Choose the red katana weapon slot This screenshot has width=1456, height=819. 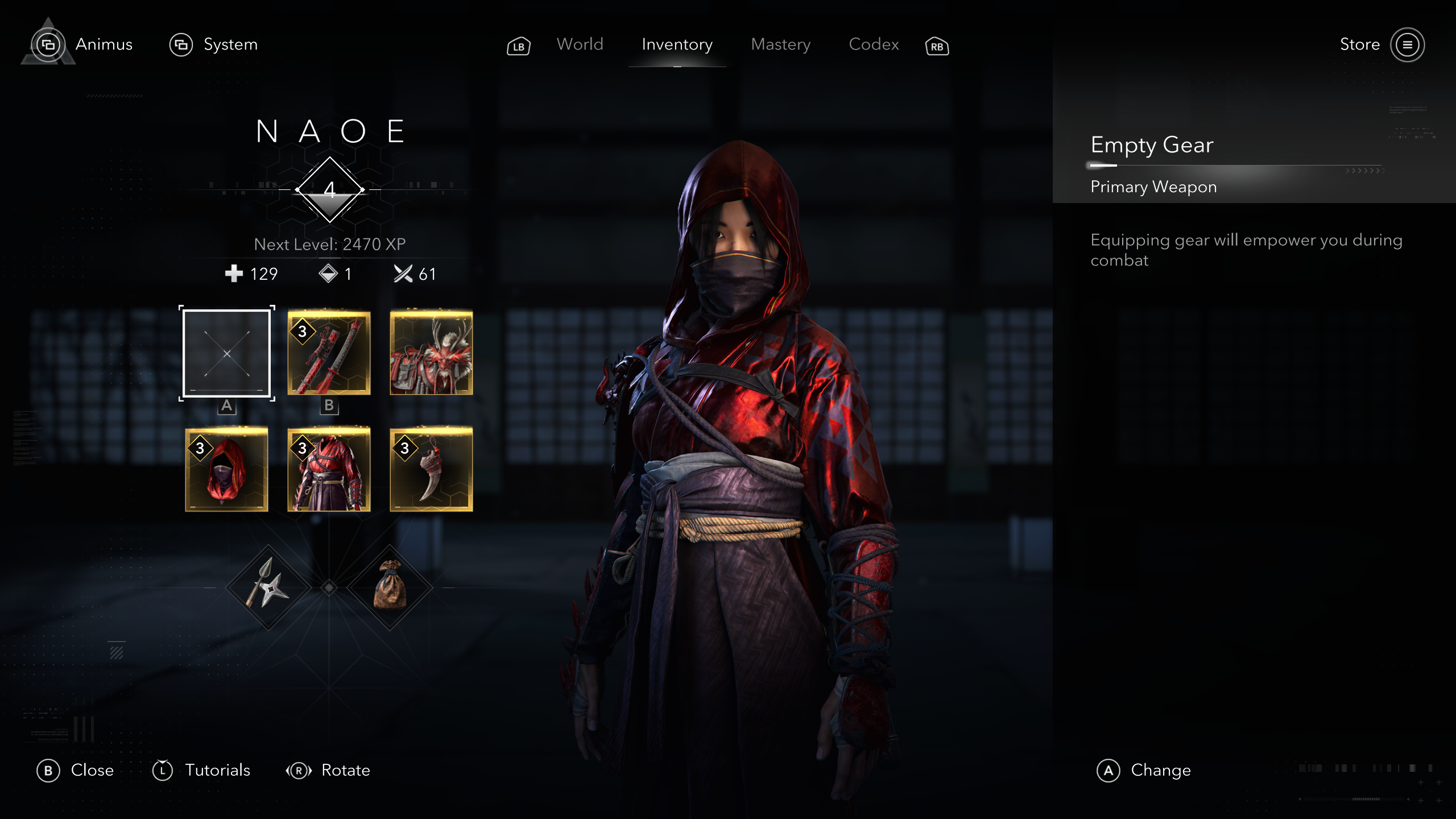tap(329, 353)
